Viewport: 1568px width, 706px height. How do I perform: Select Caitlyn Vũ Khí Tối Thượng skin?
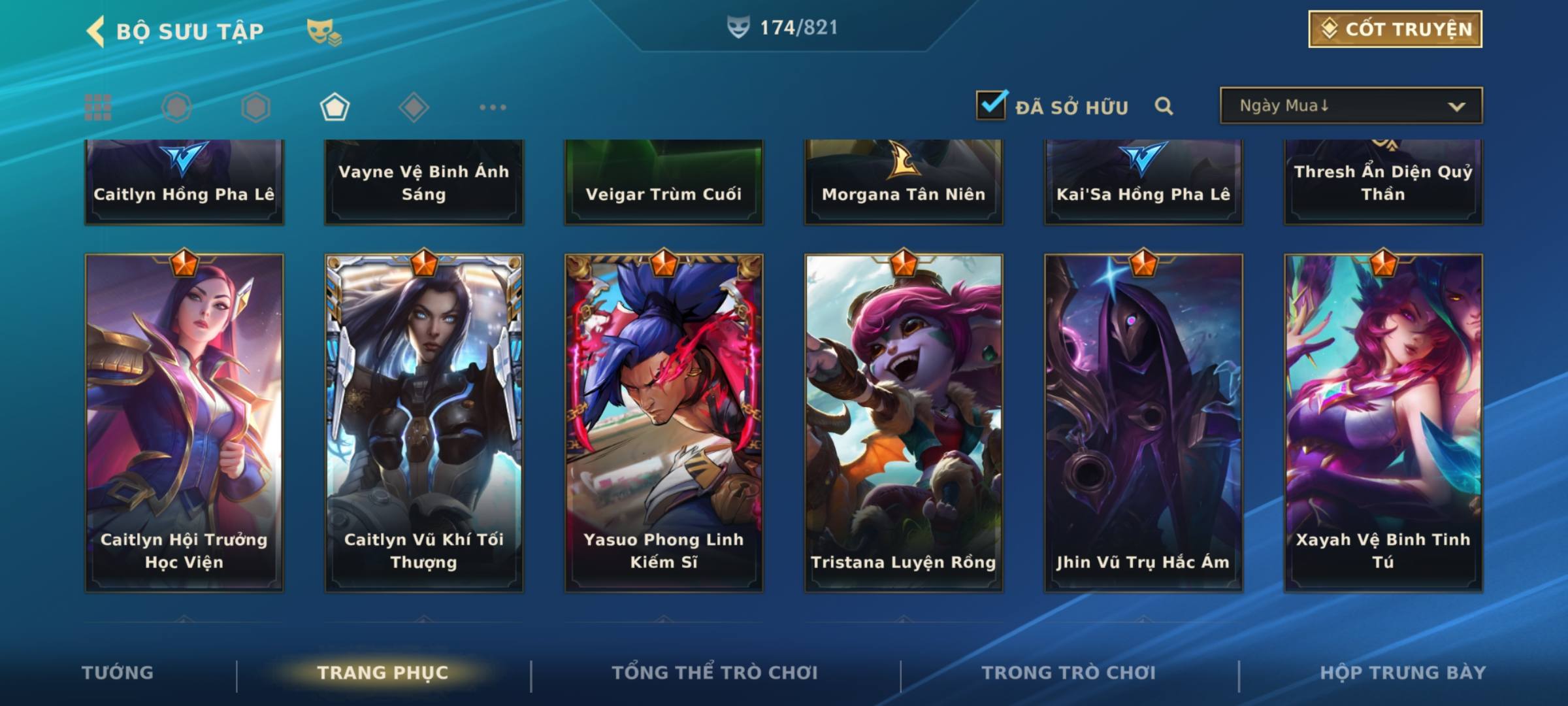(x=424, y=422)
